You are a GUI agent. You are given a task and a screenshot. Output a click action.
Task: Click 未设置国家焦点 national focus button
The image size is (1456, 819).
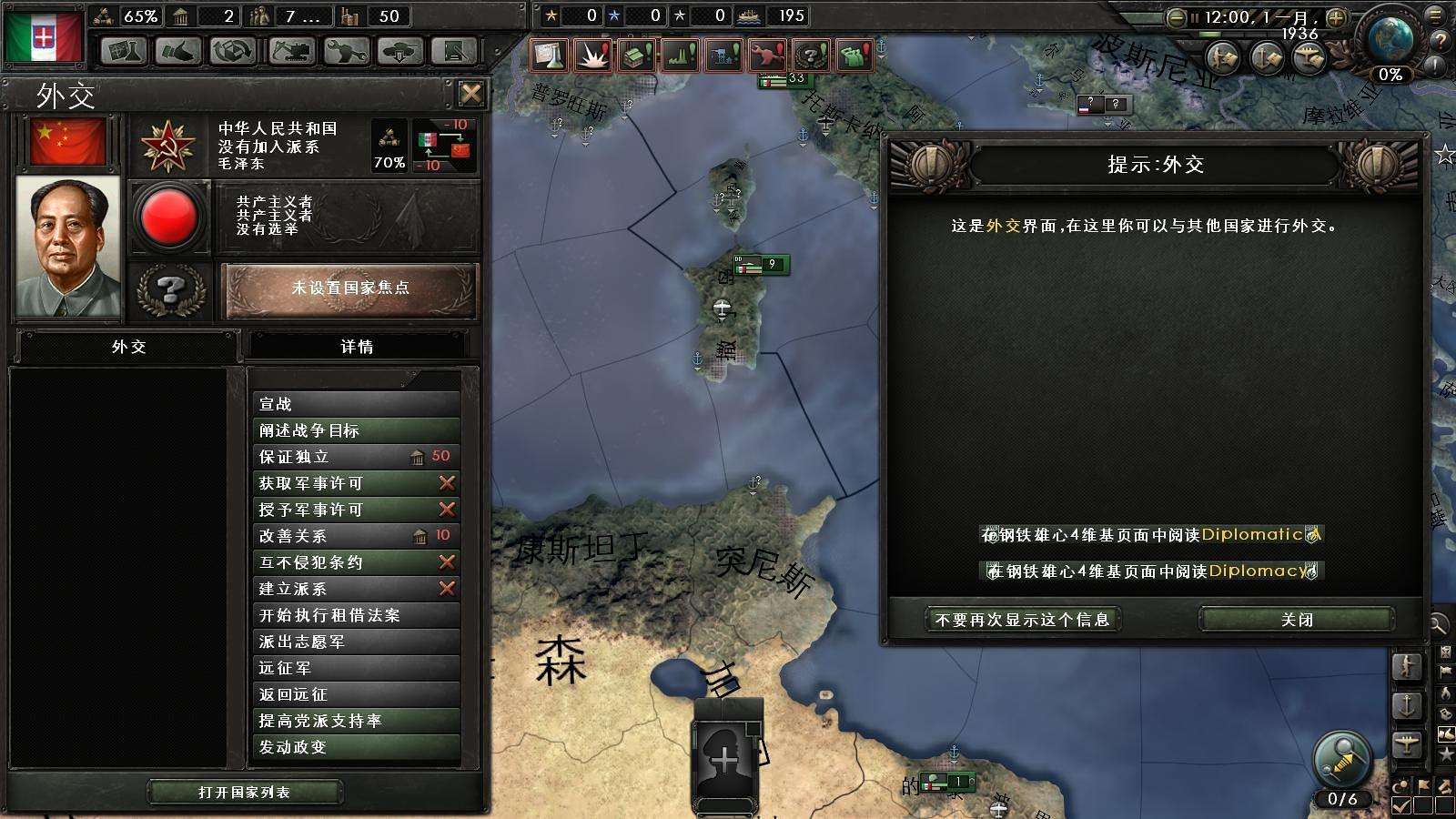(349, 288)
